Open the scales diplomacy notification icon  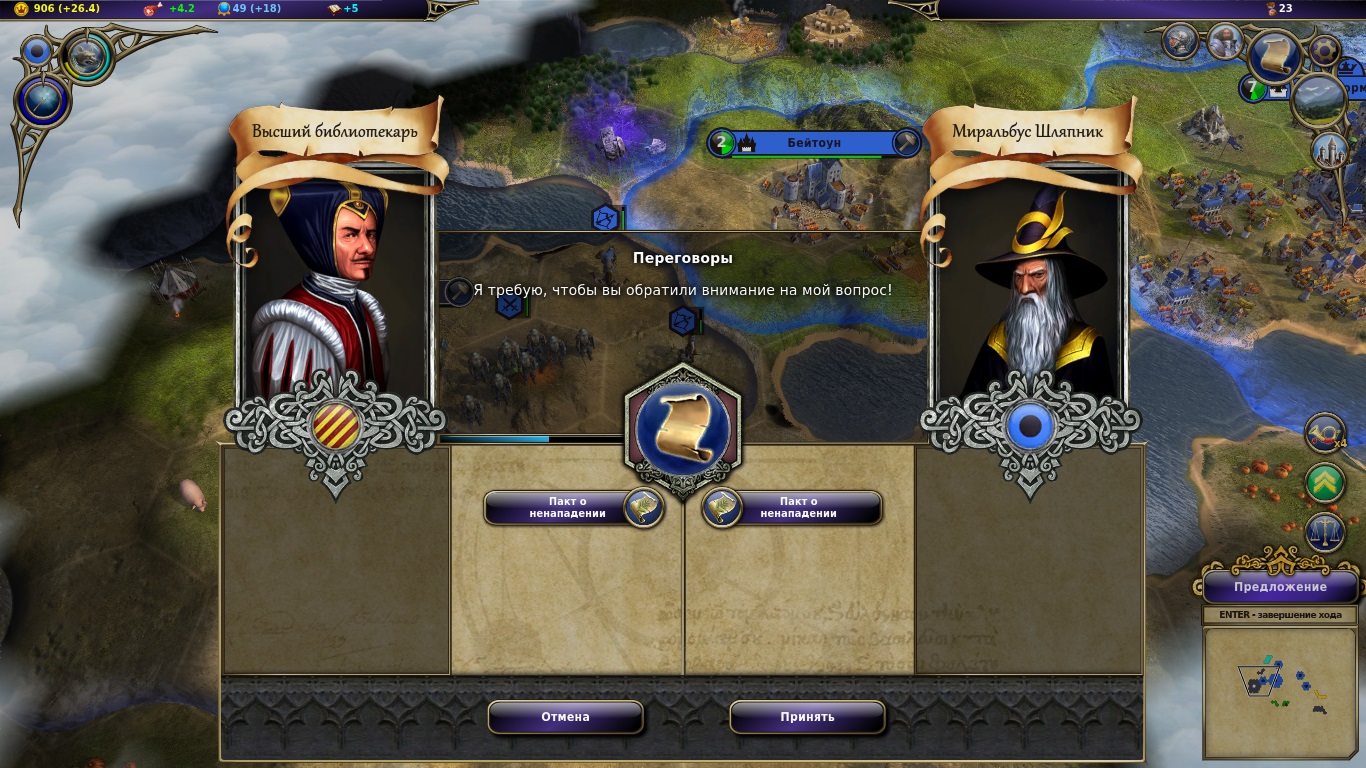tap(1325, 532)
